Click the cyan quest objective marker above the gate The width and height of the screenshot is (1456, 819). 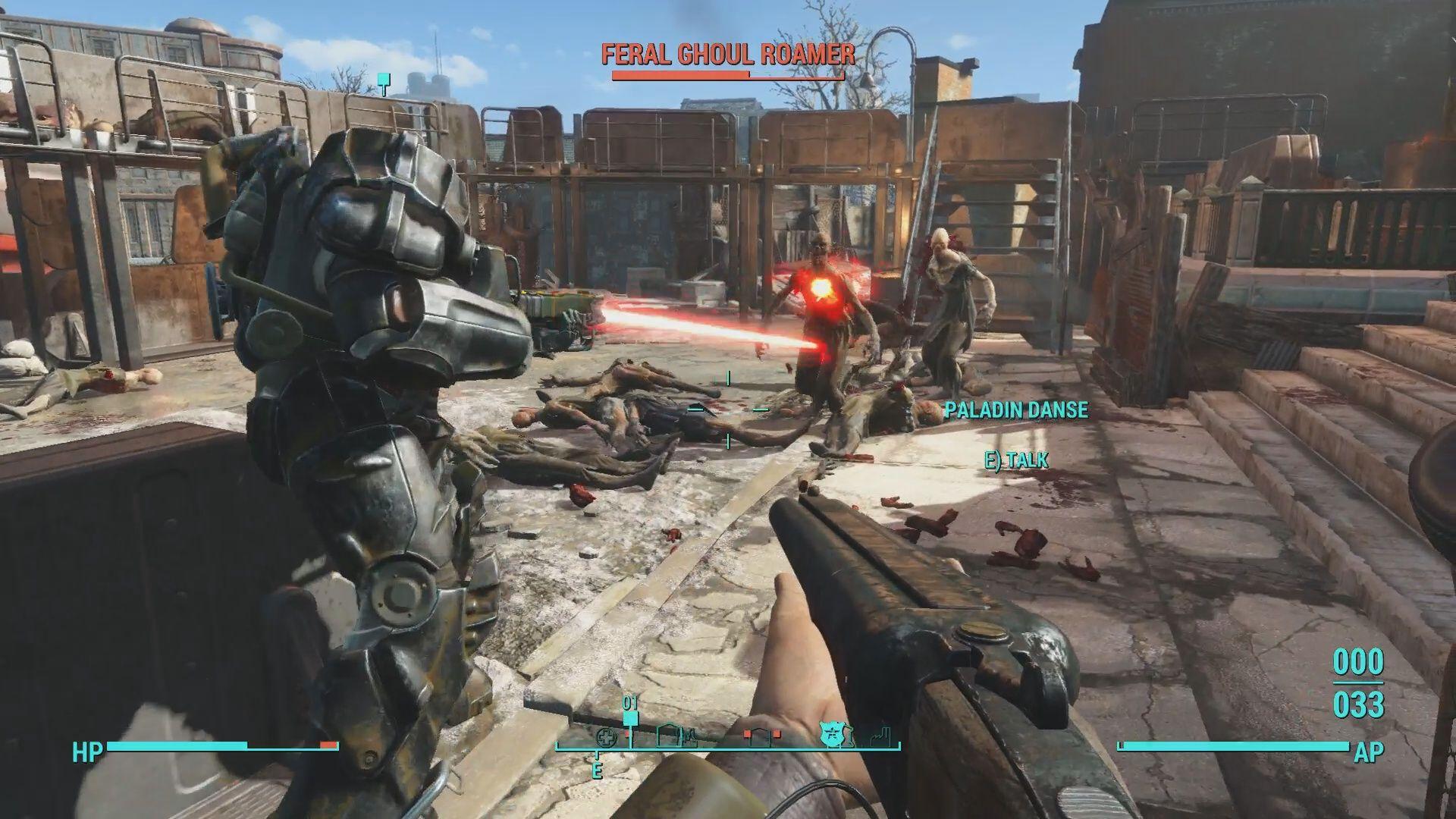pos(383,78)
